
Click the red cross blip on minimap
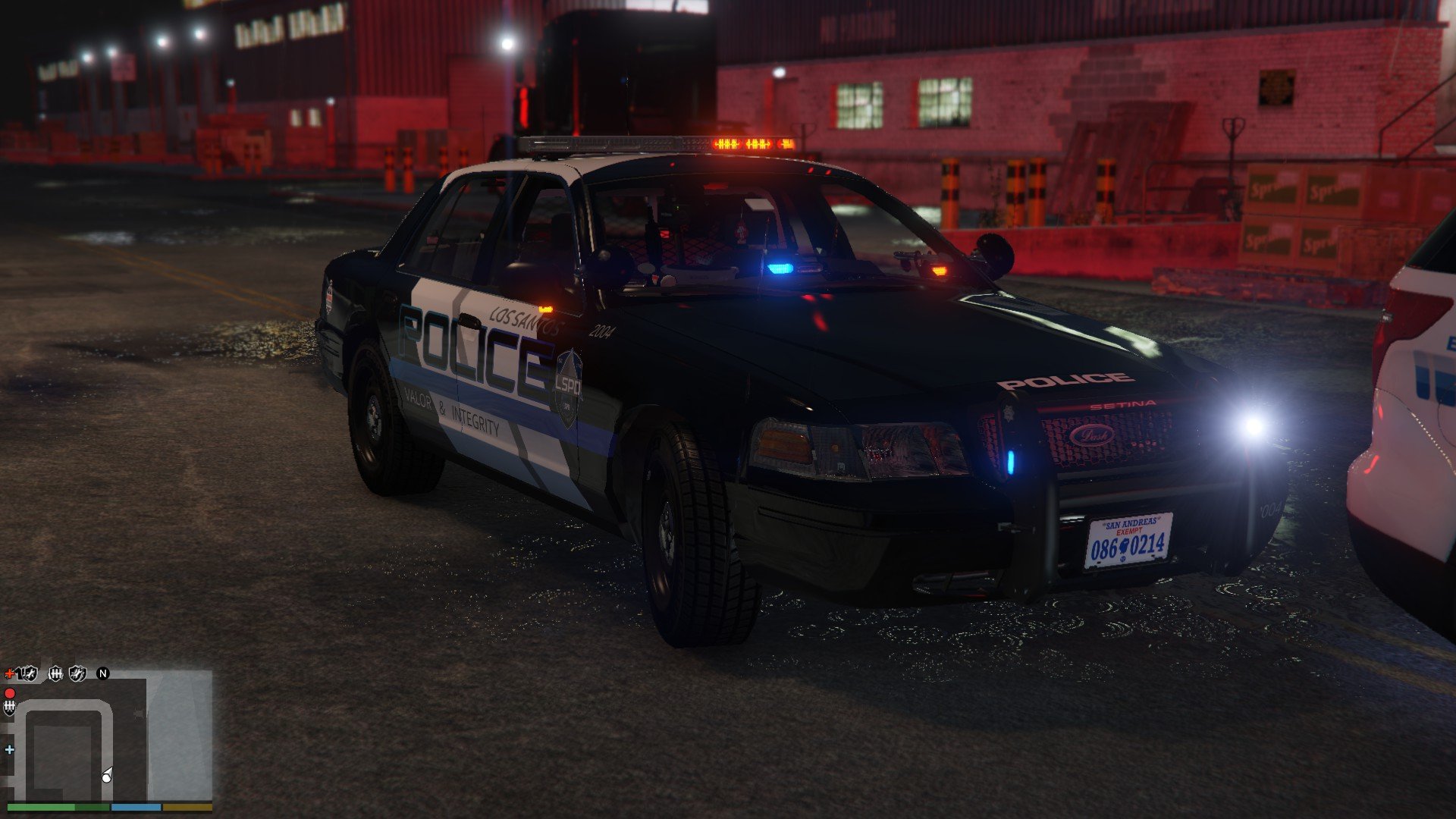point(9,673)
